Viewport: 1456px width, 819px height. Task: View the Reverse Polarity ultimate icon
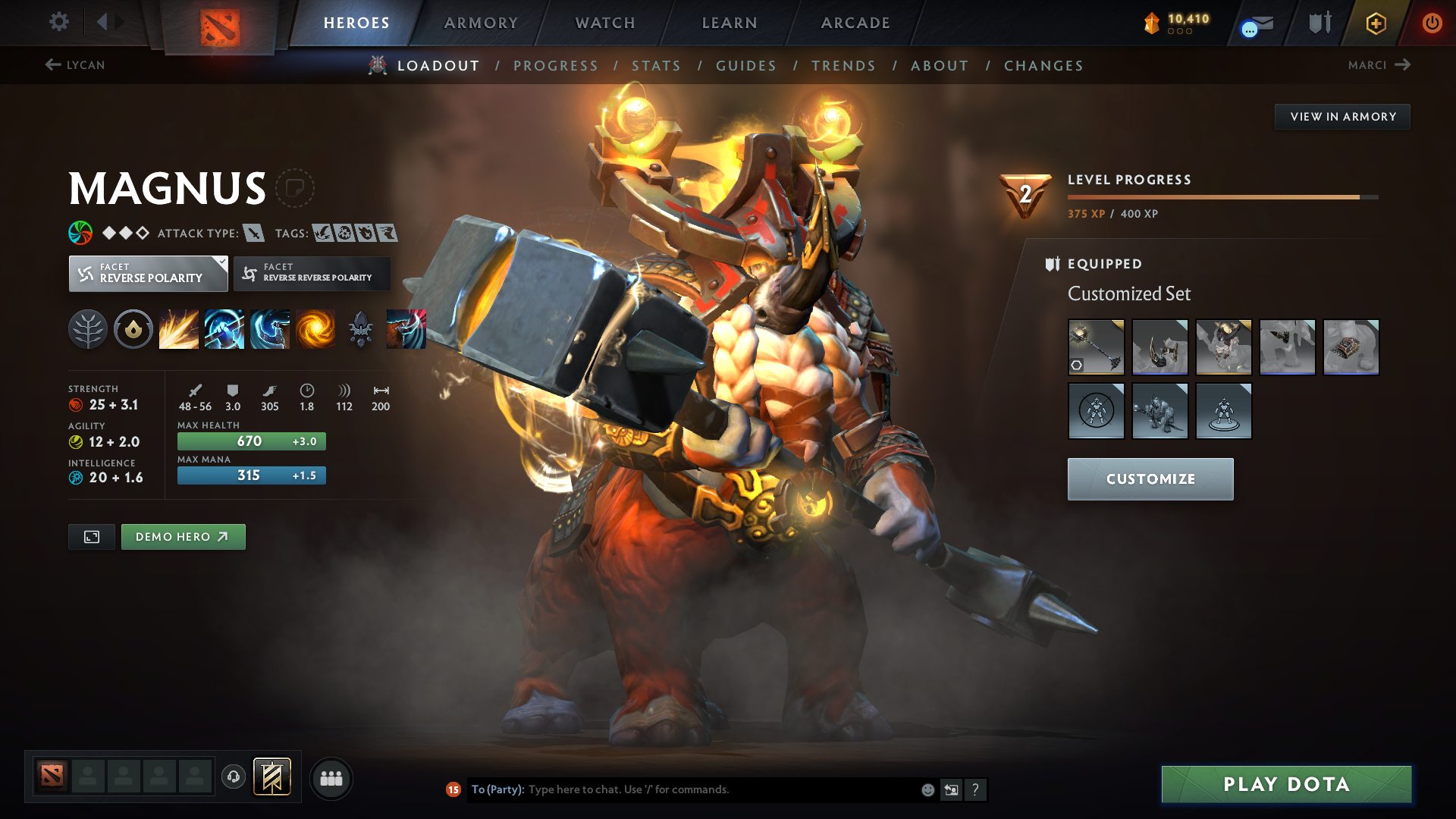point(316,329)
